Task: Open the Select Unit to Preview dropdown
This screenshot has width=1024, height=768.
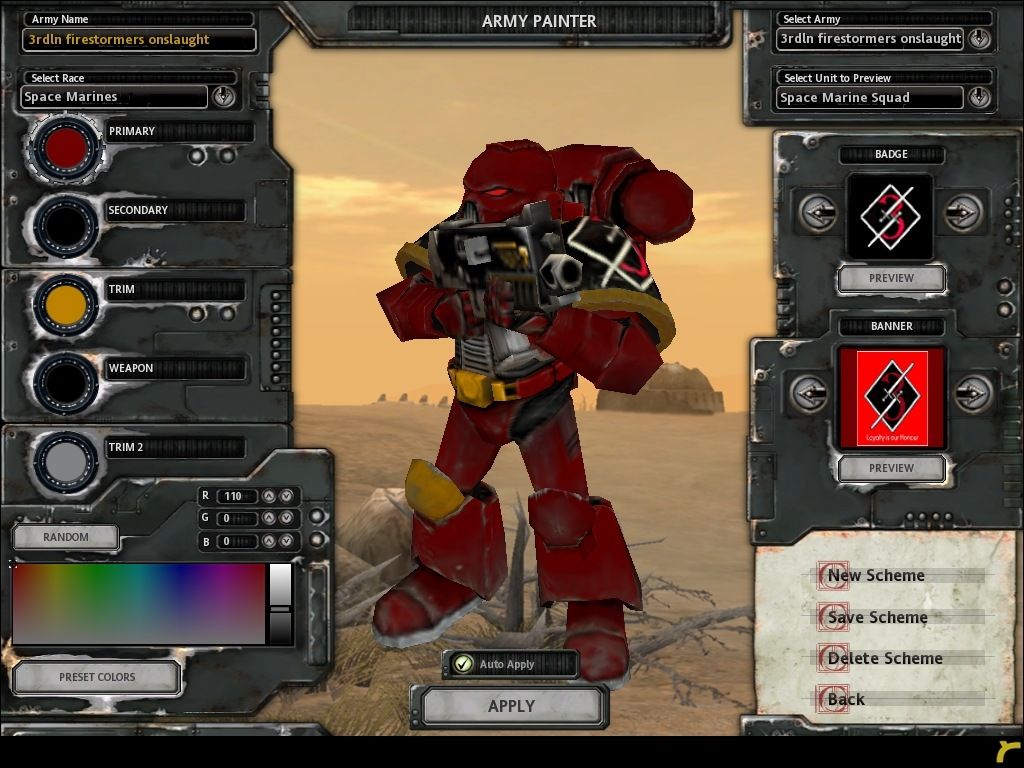Action: (x=979, y=97)
